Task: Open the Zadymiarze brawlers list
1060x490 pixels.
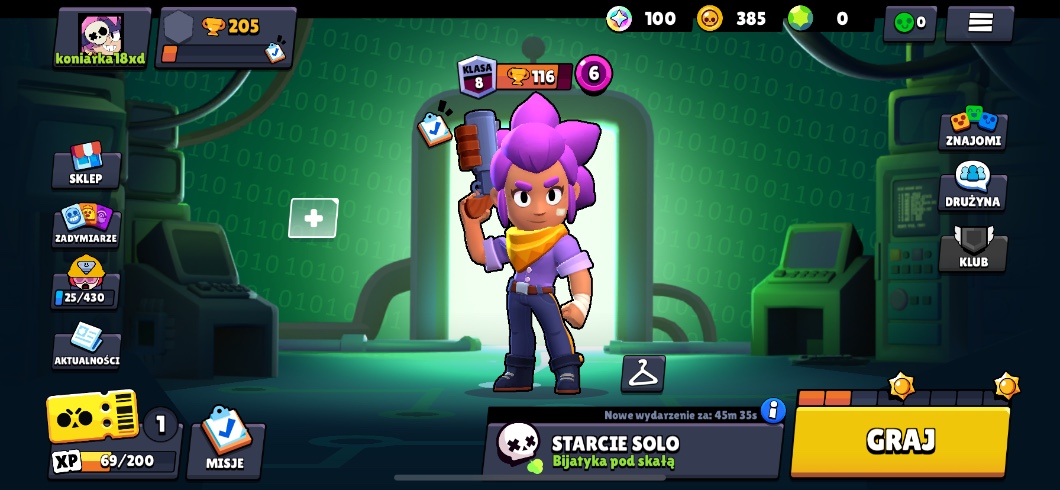Action: pos(86,225)
